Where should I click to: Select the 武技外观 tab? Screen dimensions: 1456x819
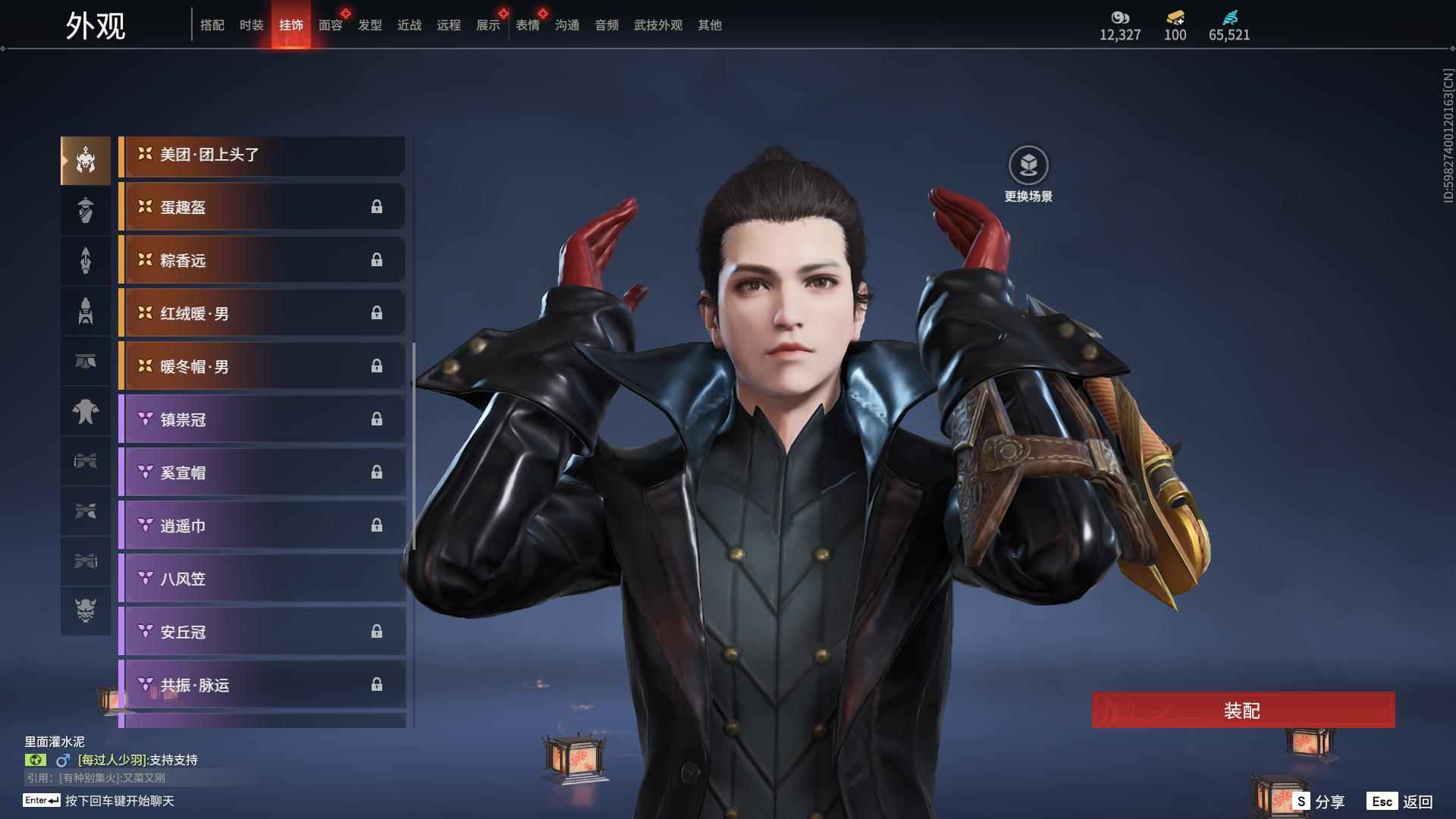(657, 25)
